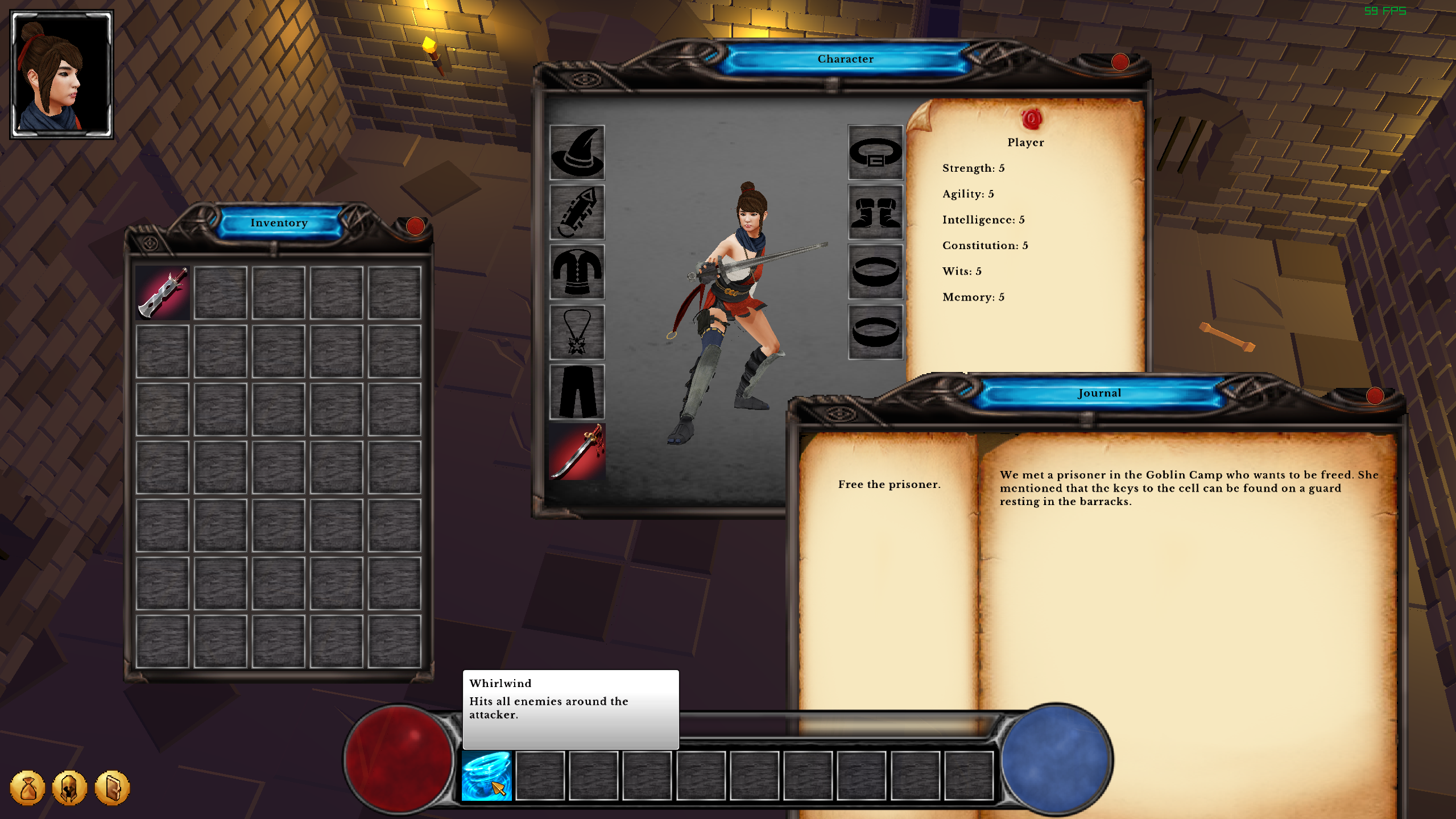1456x819 pixels.
Task: Click the necklace amulet equipment slot
Action: pos(577,332)
